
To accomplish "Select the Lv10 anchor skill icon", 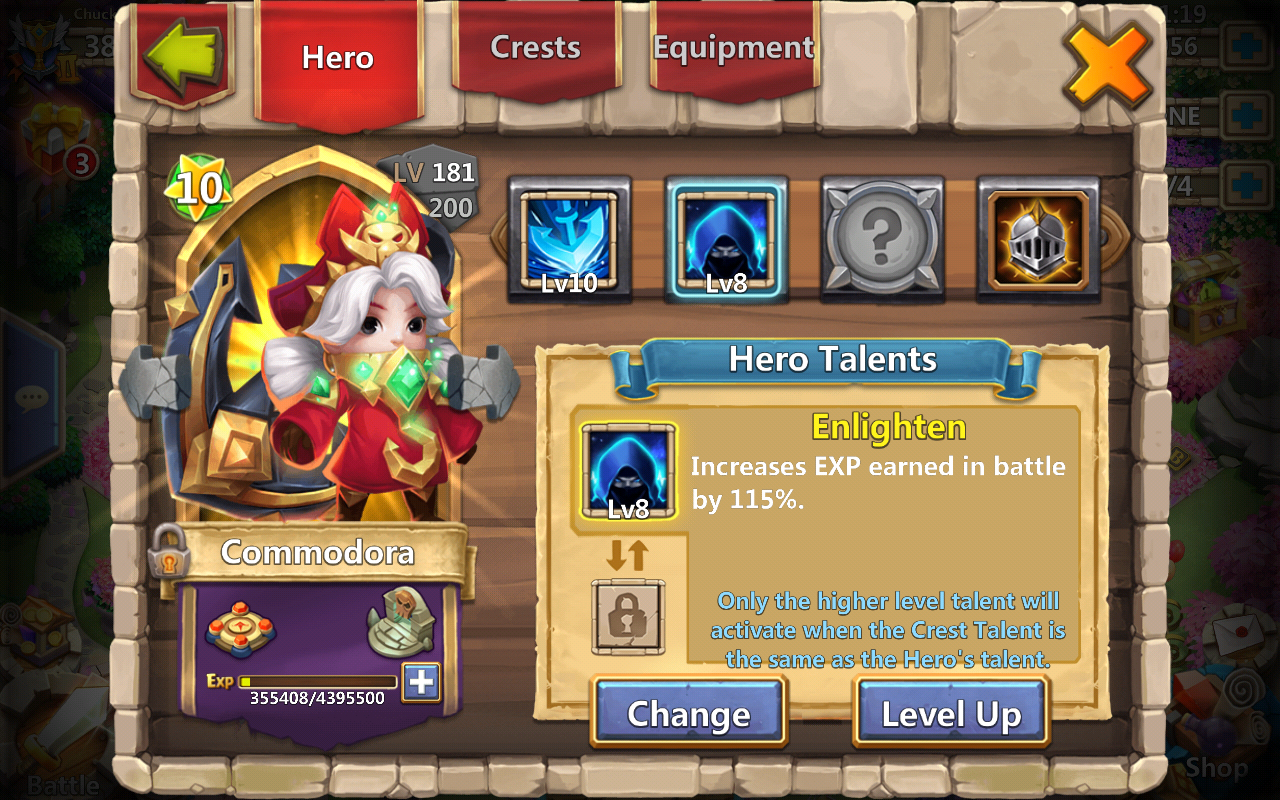I will click(x=569, y=239).
